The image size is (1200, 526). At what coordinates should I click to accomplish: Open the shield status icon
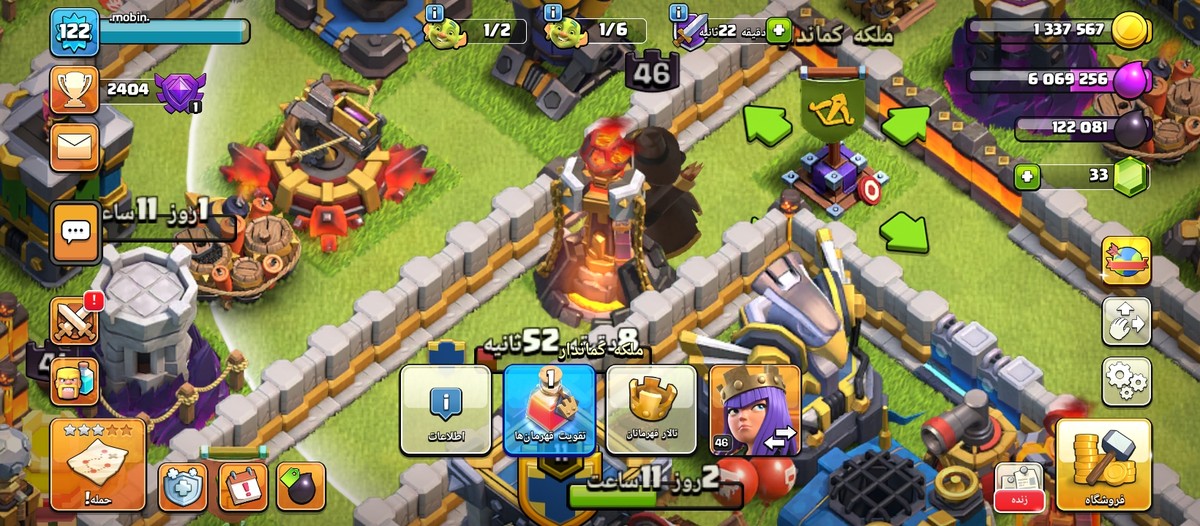tap(183, 486)
